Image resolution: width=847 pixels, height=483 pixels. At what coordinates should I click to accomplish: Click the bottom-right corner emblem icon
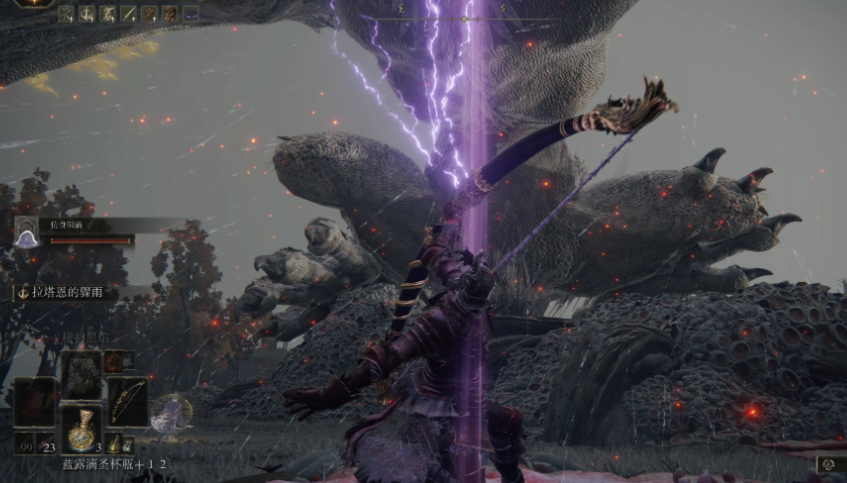[828, 464]
